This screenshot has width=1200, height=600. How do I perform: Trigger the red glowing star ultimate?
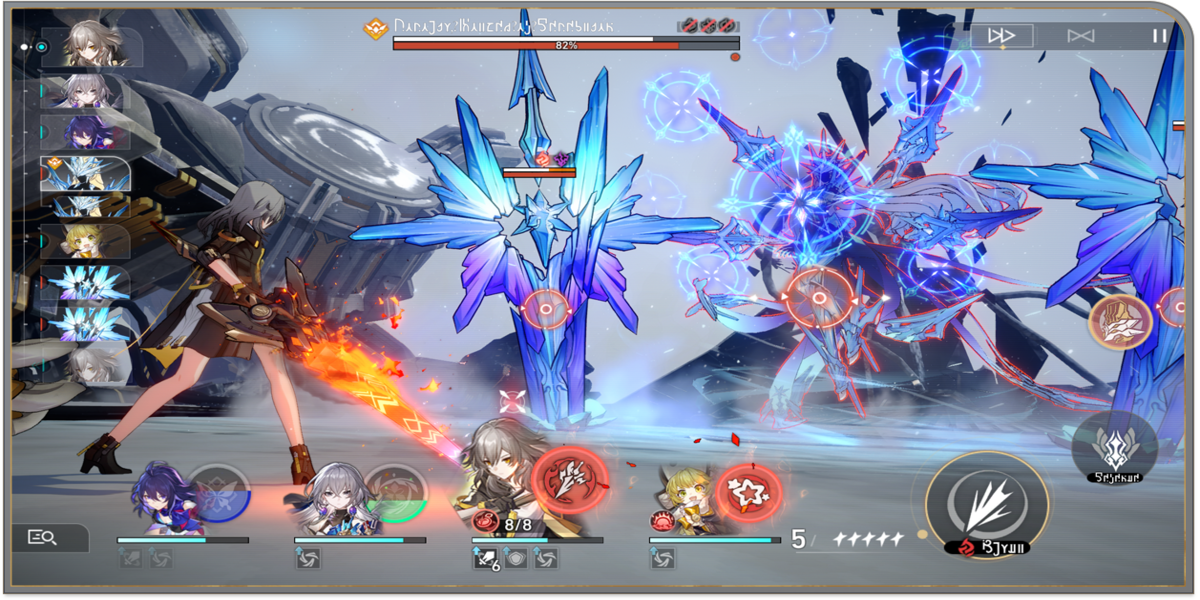click(x=749, y=492)
